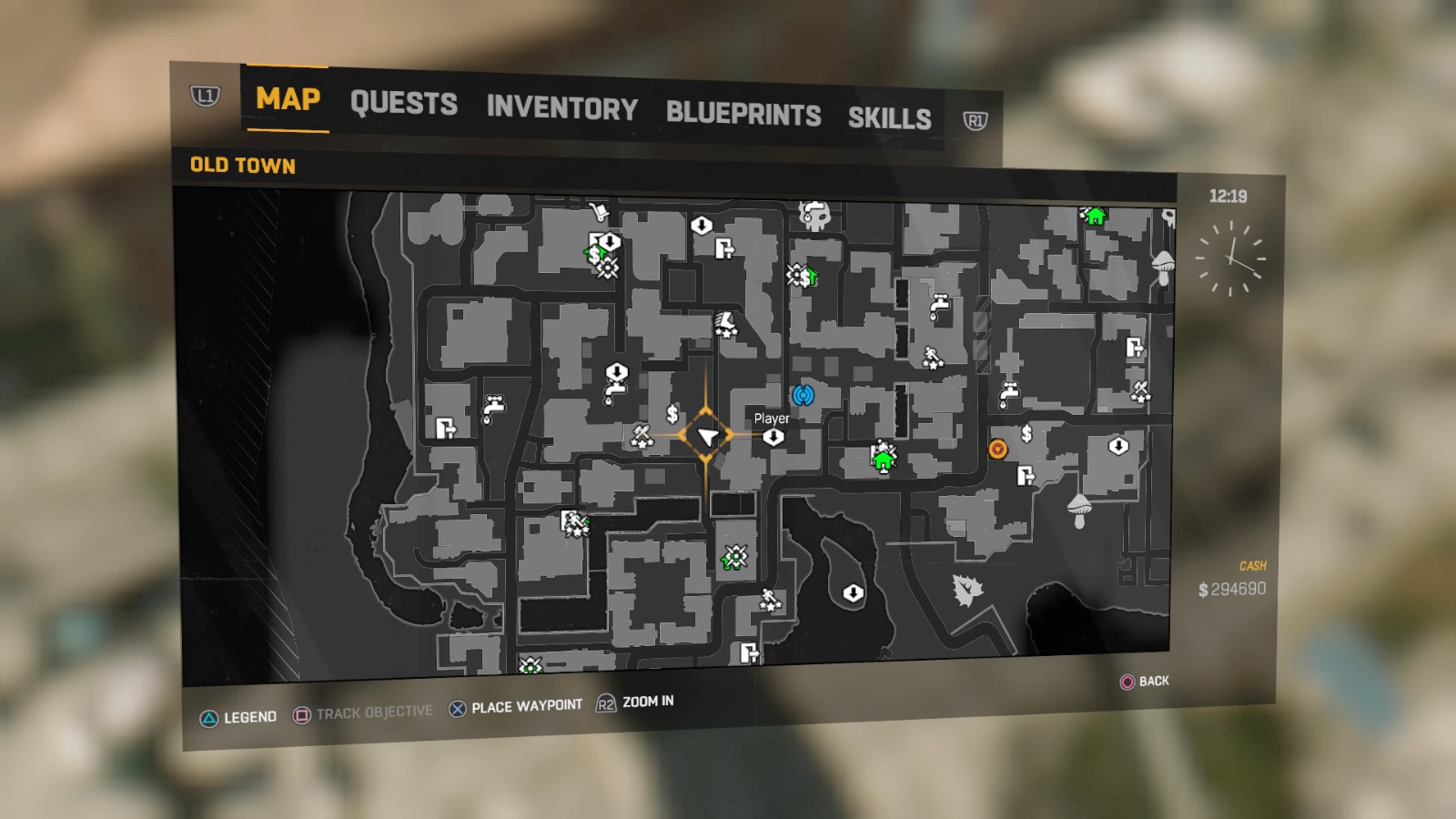Select the hand truck quartermaster icon at top left
The width and height of the screenshot is (1456, 819).
600,210
